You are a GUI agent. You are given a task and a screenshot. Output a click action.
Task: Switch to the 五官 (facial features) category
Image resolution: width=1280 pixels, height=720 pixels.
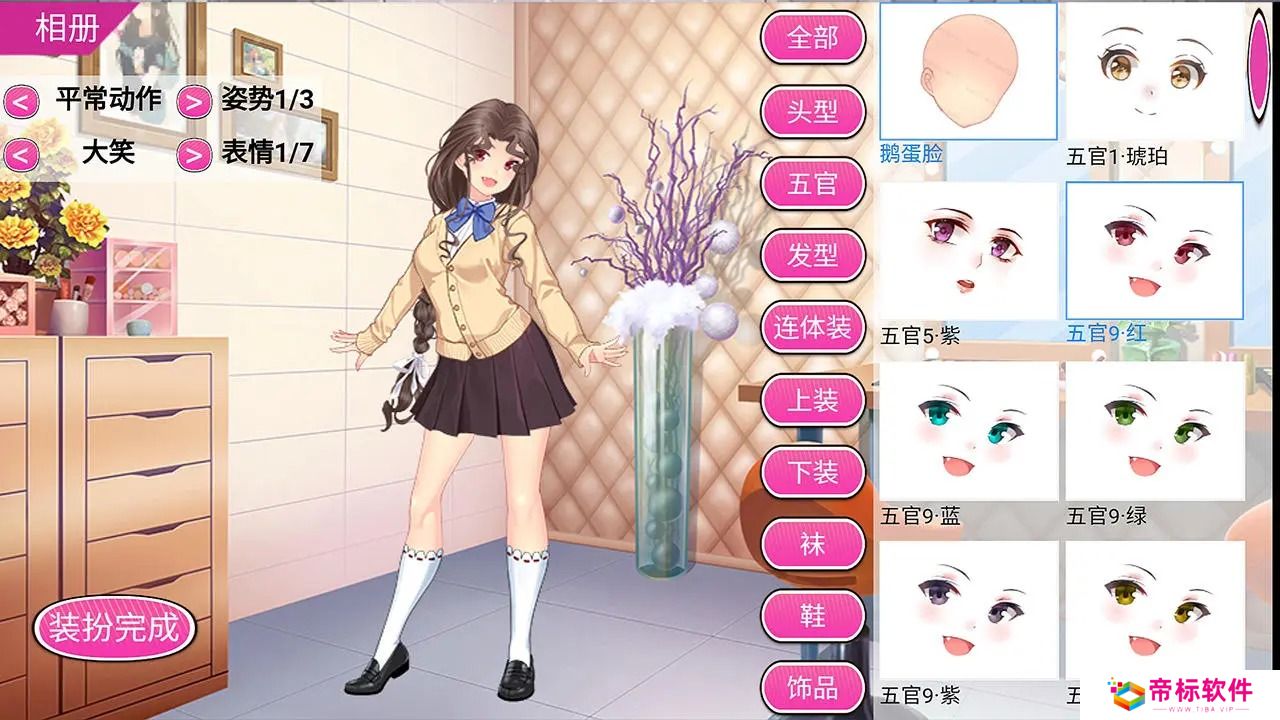pyautogui.click(x=813, y=184)
